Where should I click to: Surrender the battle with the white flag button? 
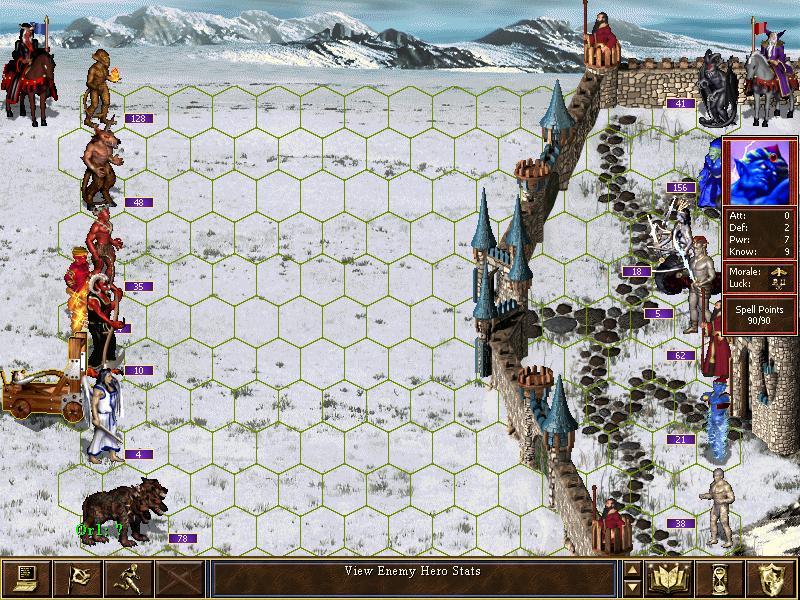point(77,577)
